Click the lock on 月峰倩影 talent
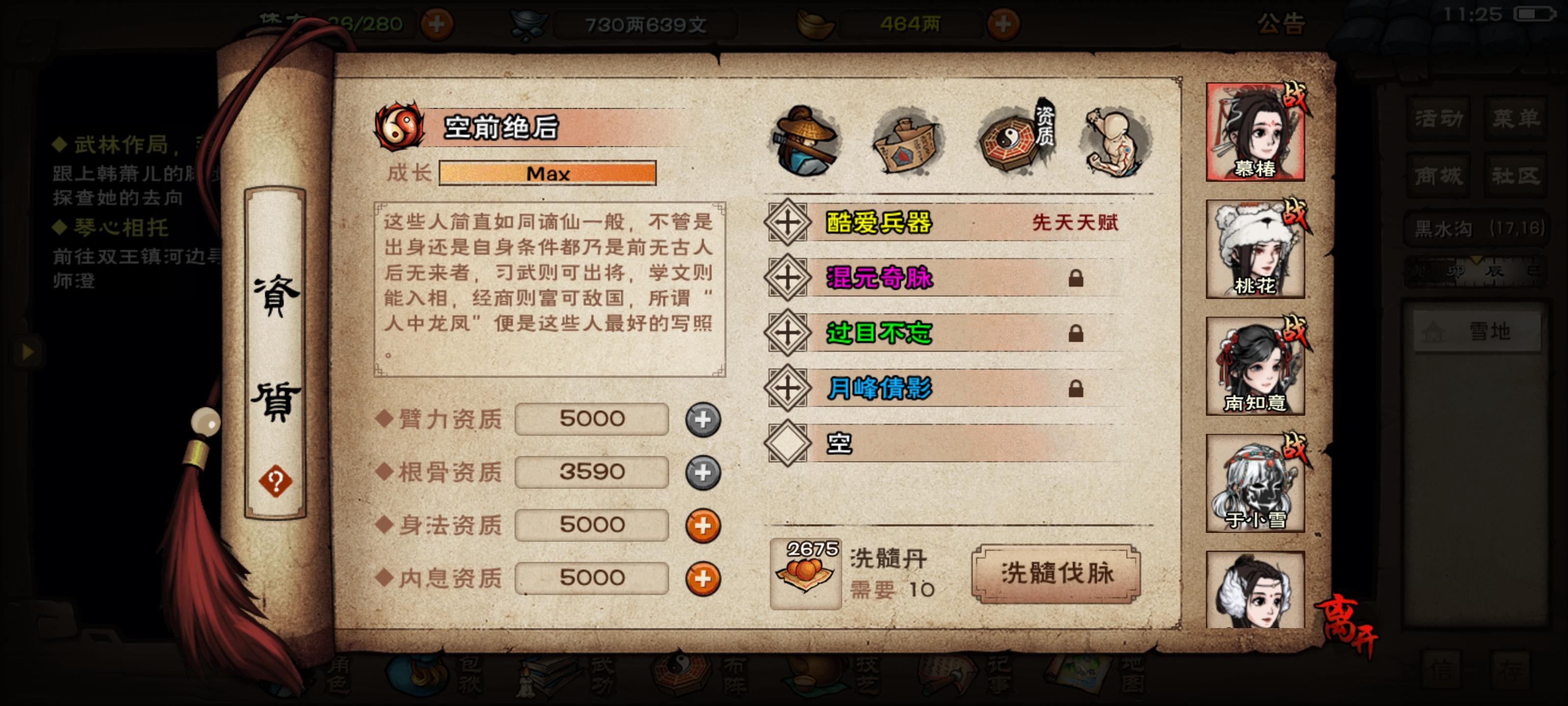Screen dimensions: 1568x706 [1075, 389]
